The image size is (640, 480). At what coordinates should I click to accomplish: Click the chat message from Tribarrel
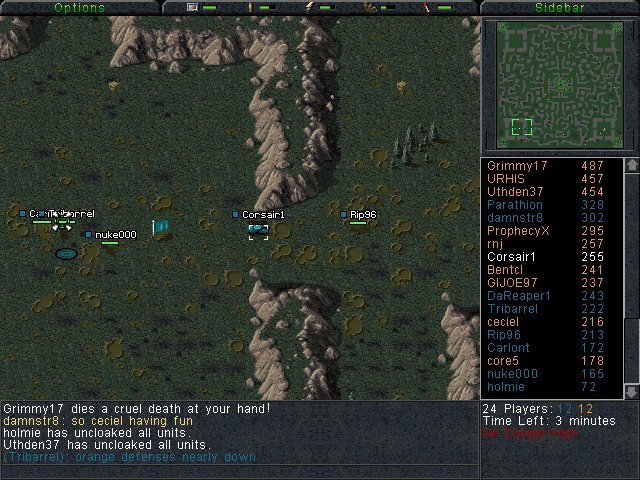click(x=130, y=457)
